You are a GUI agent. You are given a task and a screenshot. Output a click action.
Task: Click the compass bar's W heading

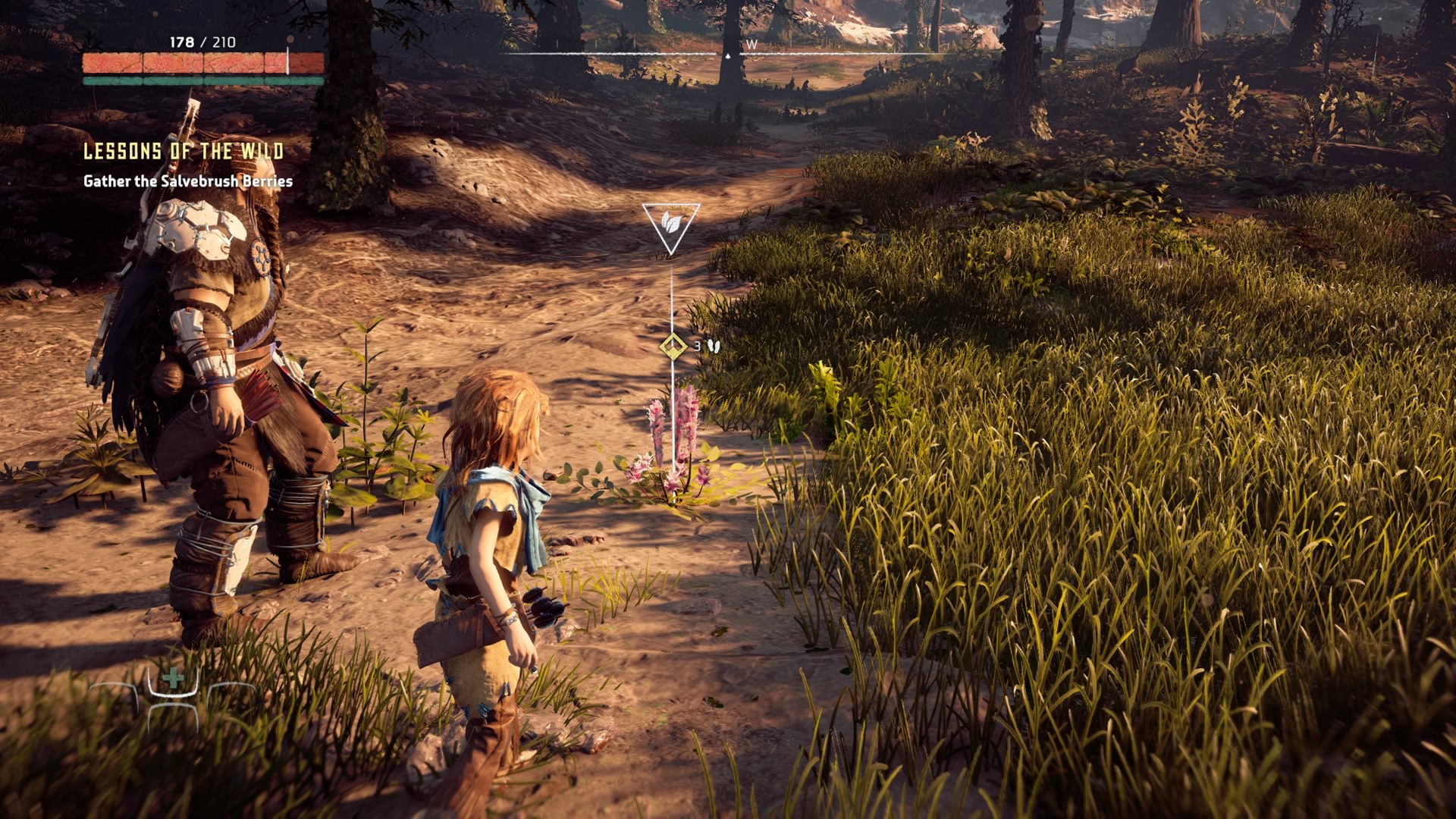752,45
